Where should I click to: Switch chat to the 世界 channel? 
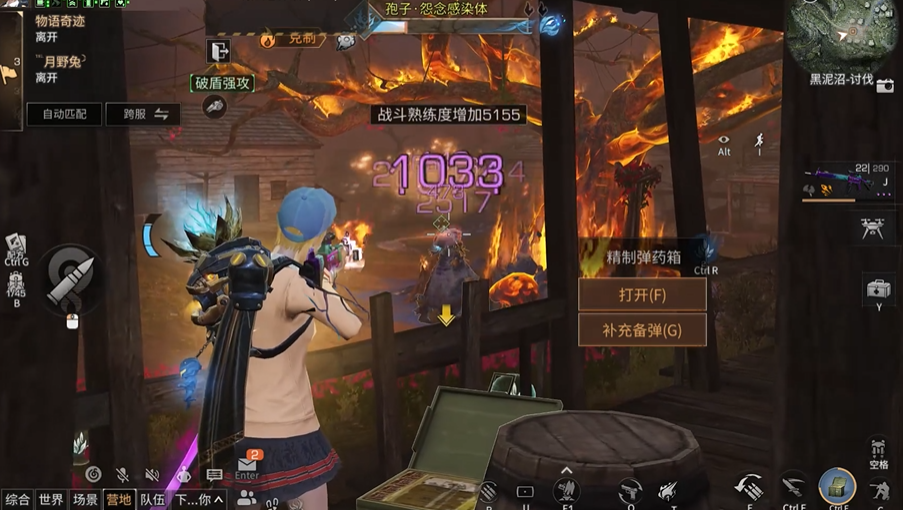[51, 499]
